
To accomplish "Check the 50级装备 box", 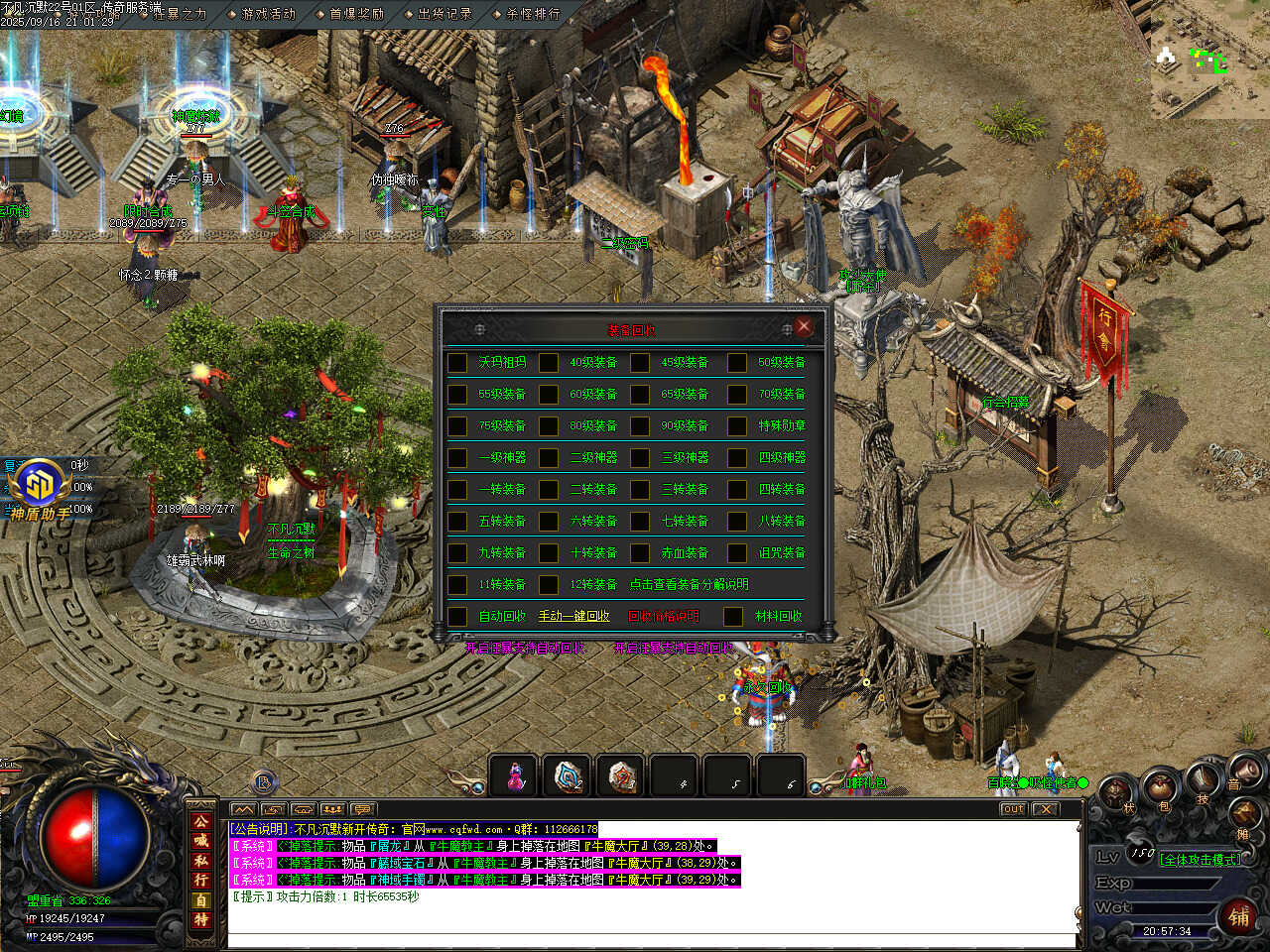I will pyautogui.click(x=737, y=363).
